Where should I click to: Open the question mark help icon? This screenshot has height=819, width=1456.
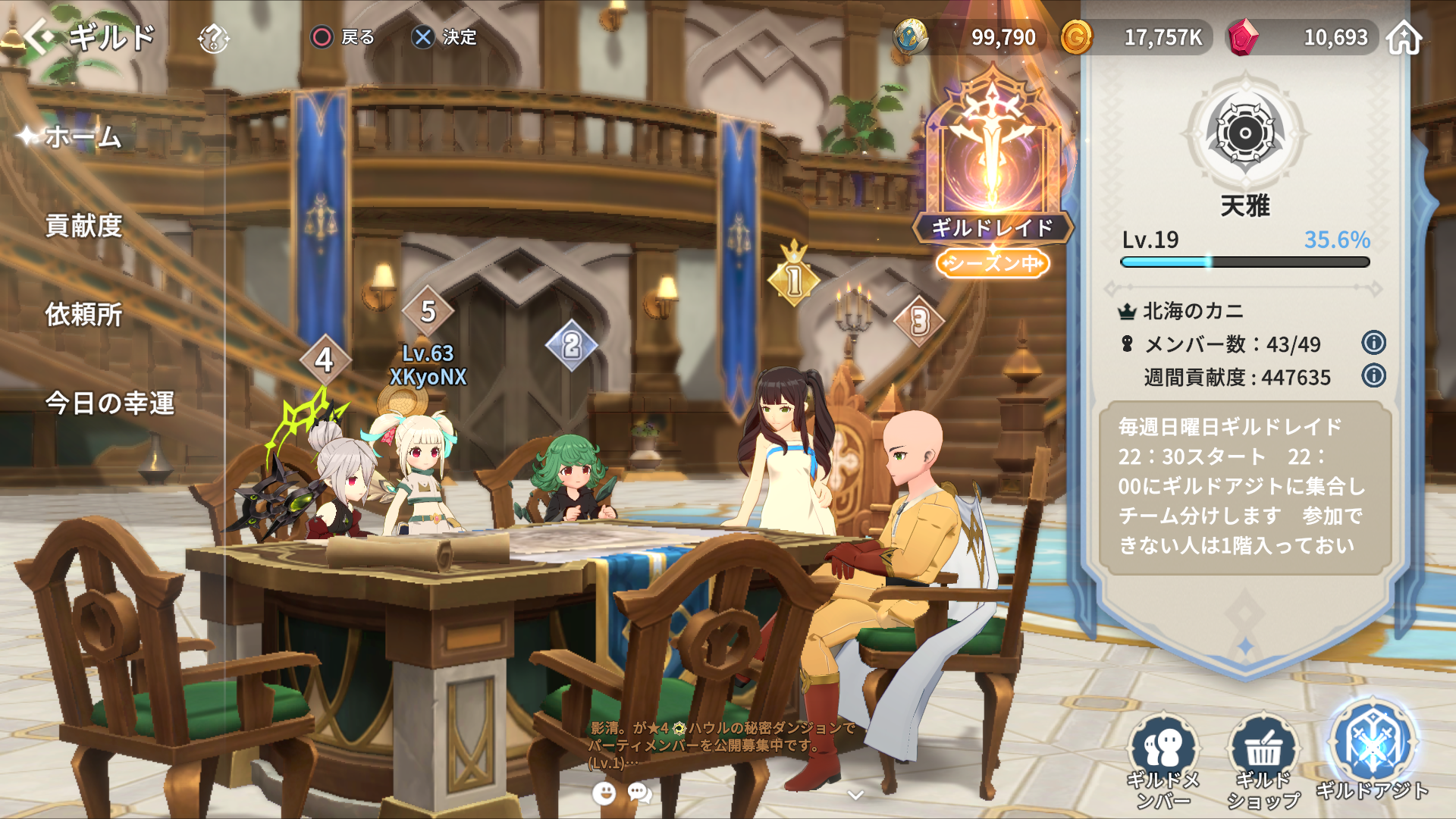tap(213, 38)
